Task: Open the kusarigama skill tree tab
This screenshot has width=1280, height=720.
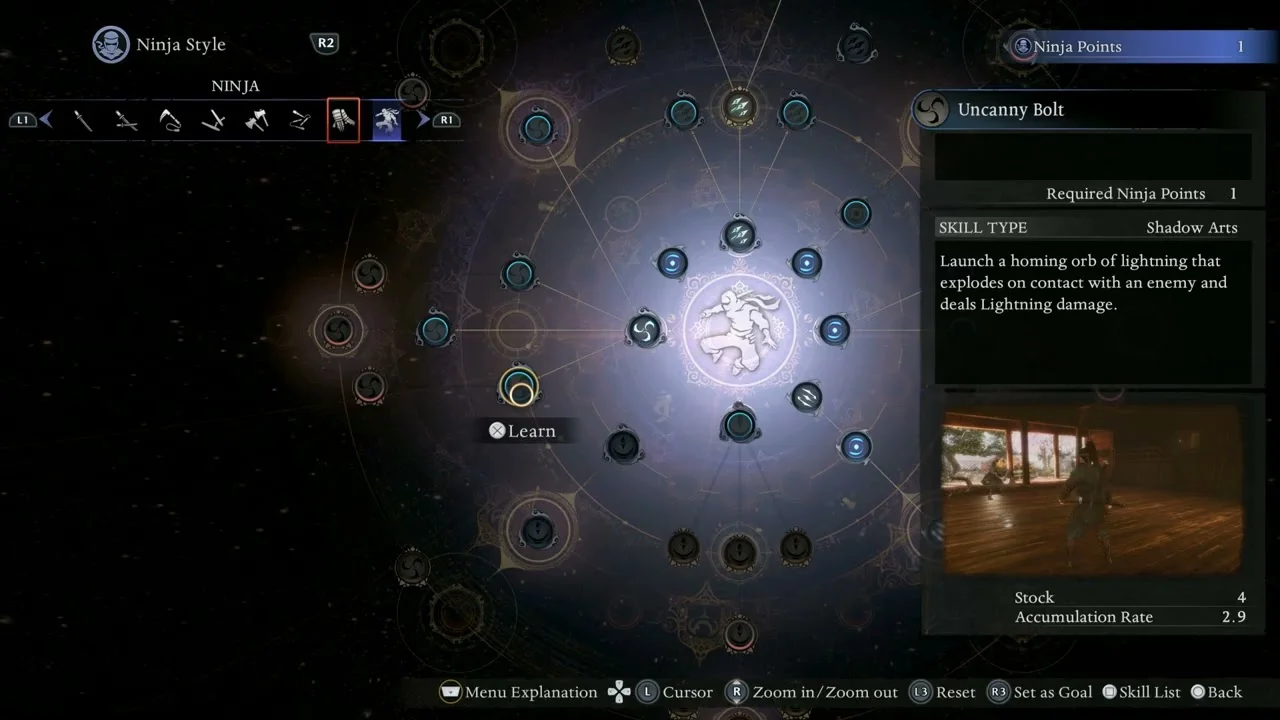Action: click(x=170, y=121)
